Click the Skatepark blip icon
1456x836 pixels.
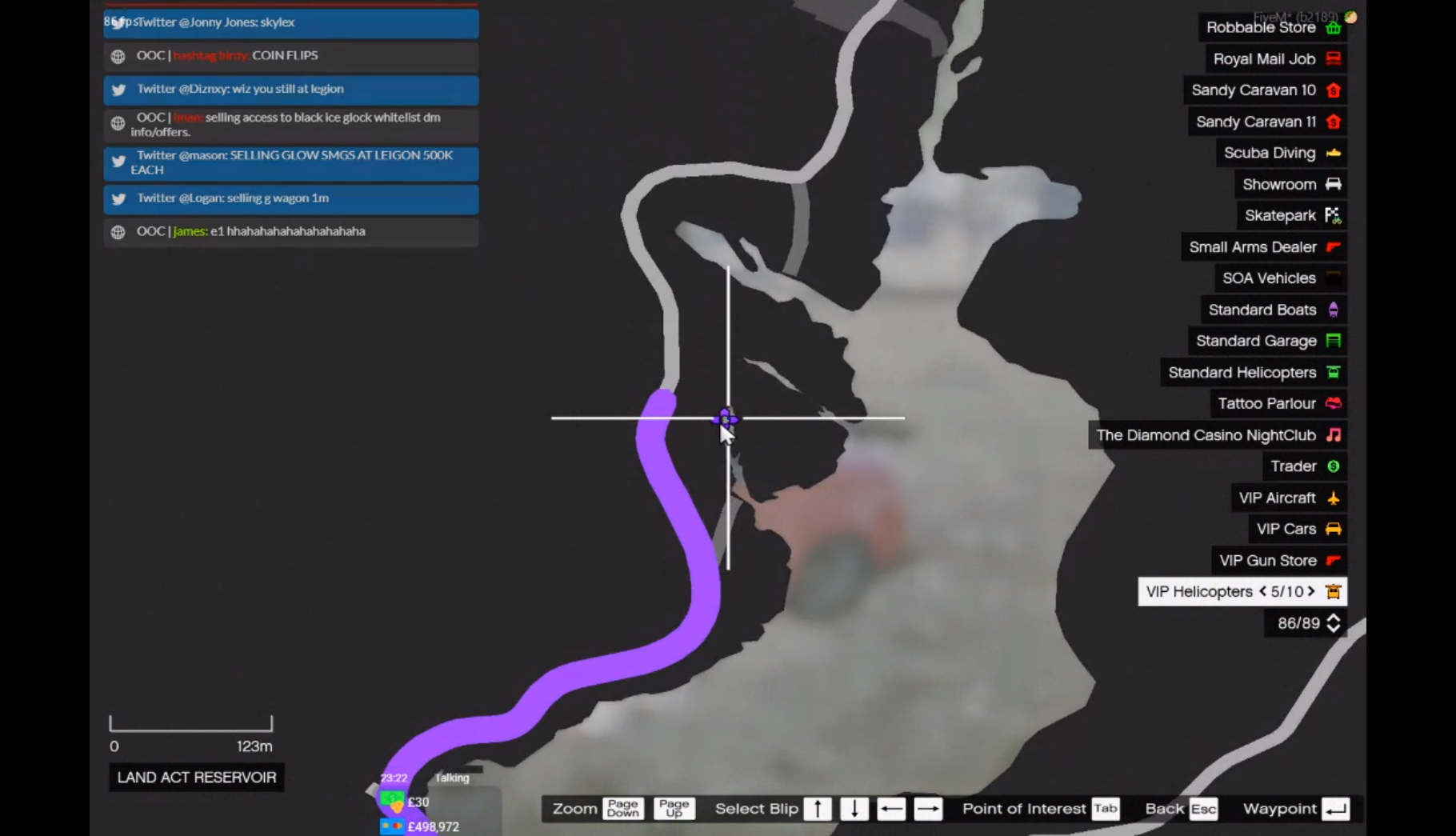tap(1330, 215)
